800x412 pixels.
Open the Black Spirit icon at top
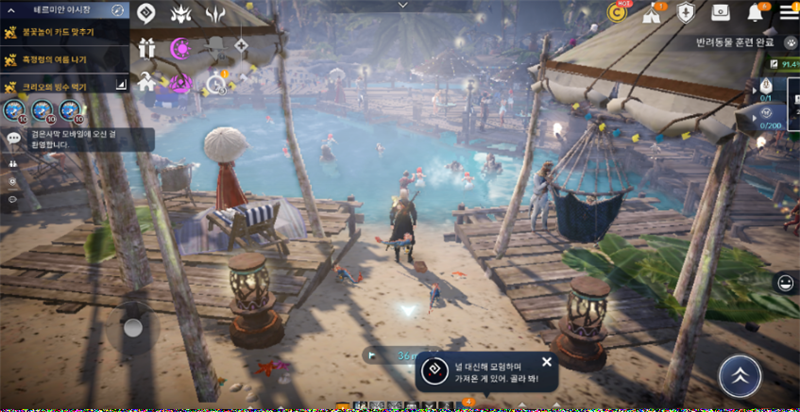(146, 13)
